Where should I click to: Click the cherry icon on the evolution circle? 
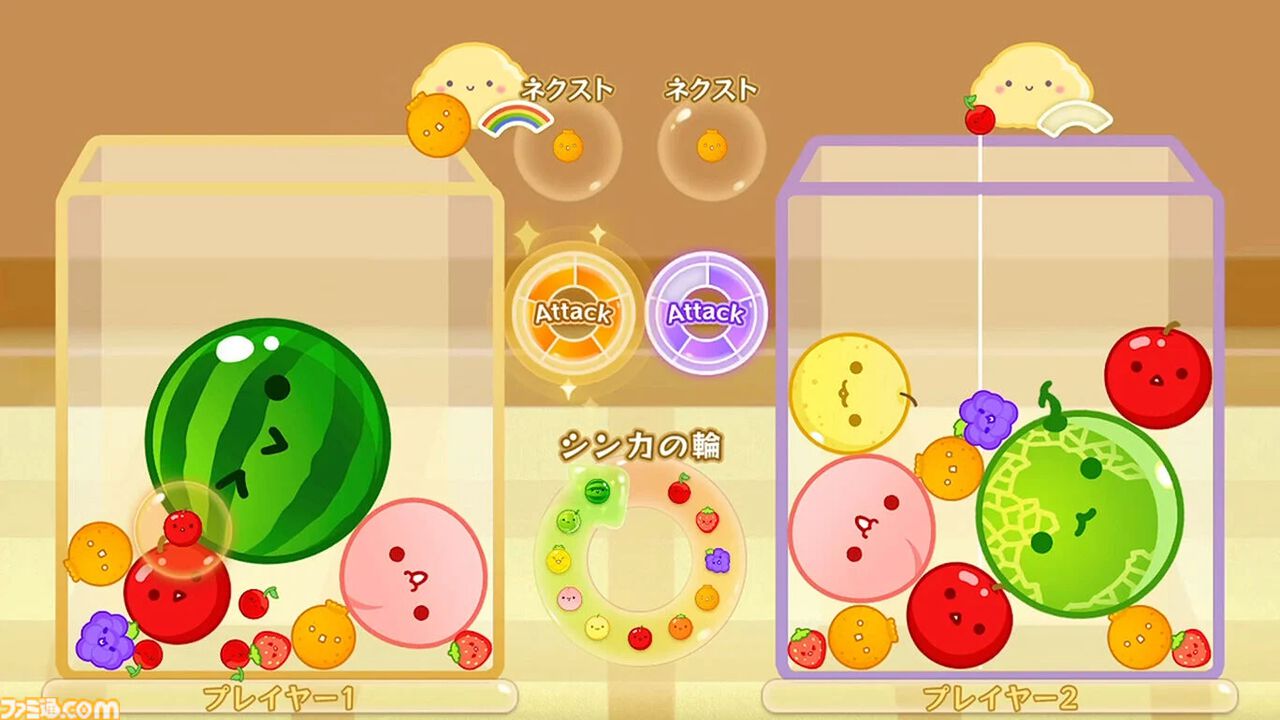pyautogui.click(x=681, y=489)
